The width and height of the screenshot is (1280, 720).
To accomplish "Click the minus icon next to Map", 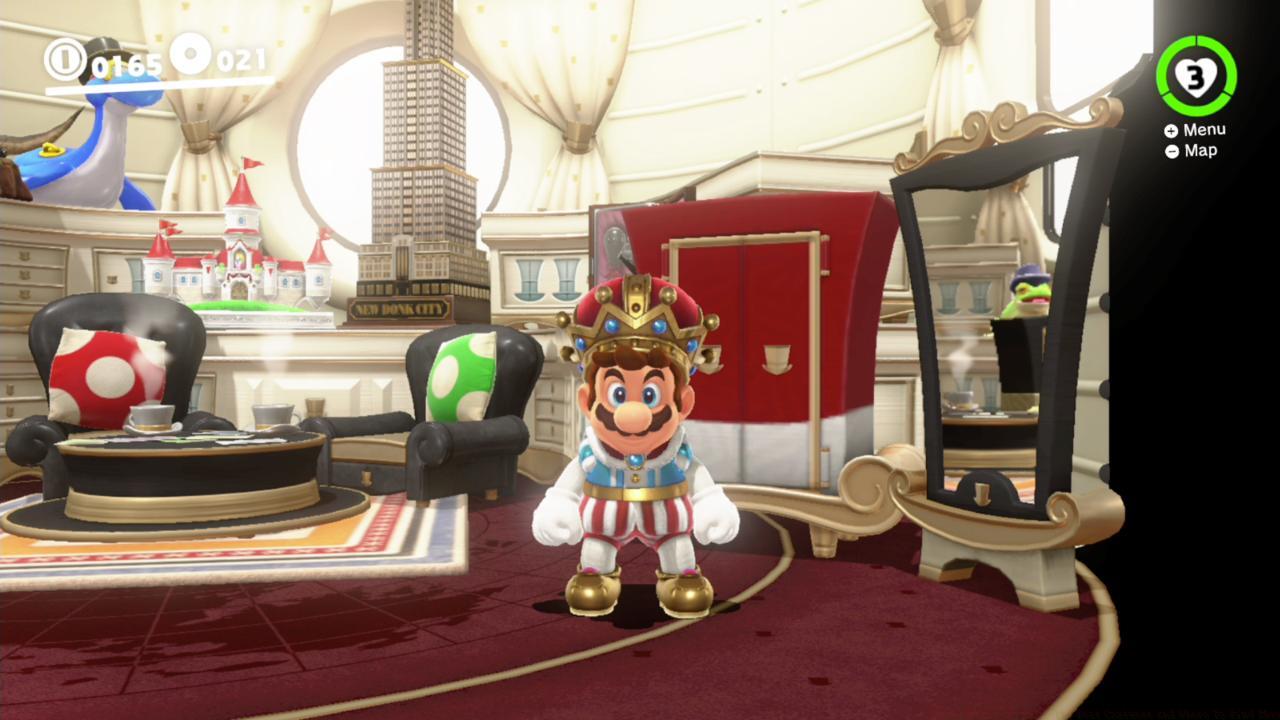I will pyautogui.click(x=1171, y=150).
